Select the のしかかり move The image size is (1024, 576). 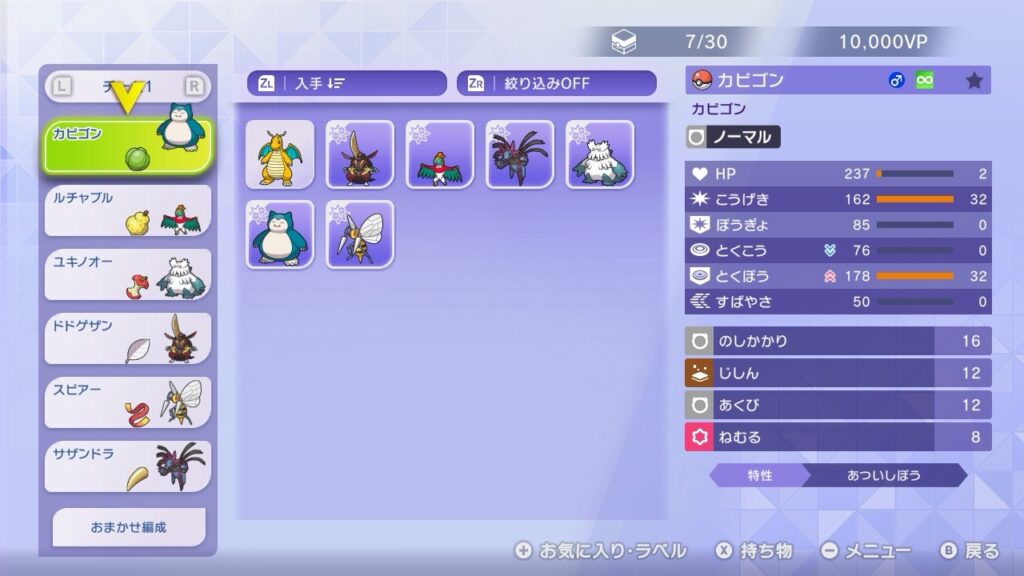tap(838, 341)
